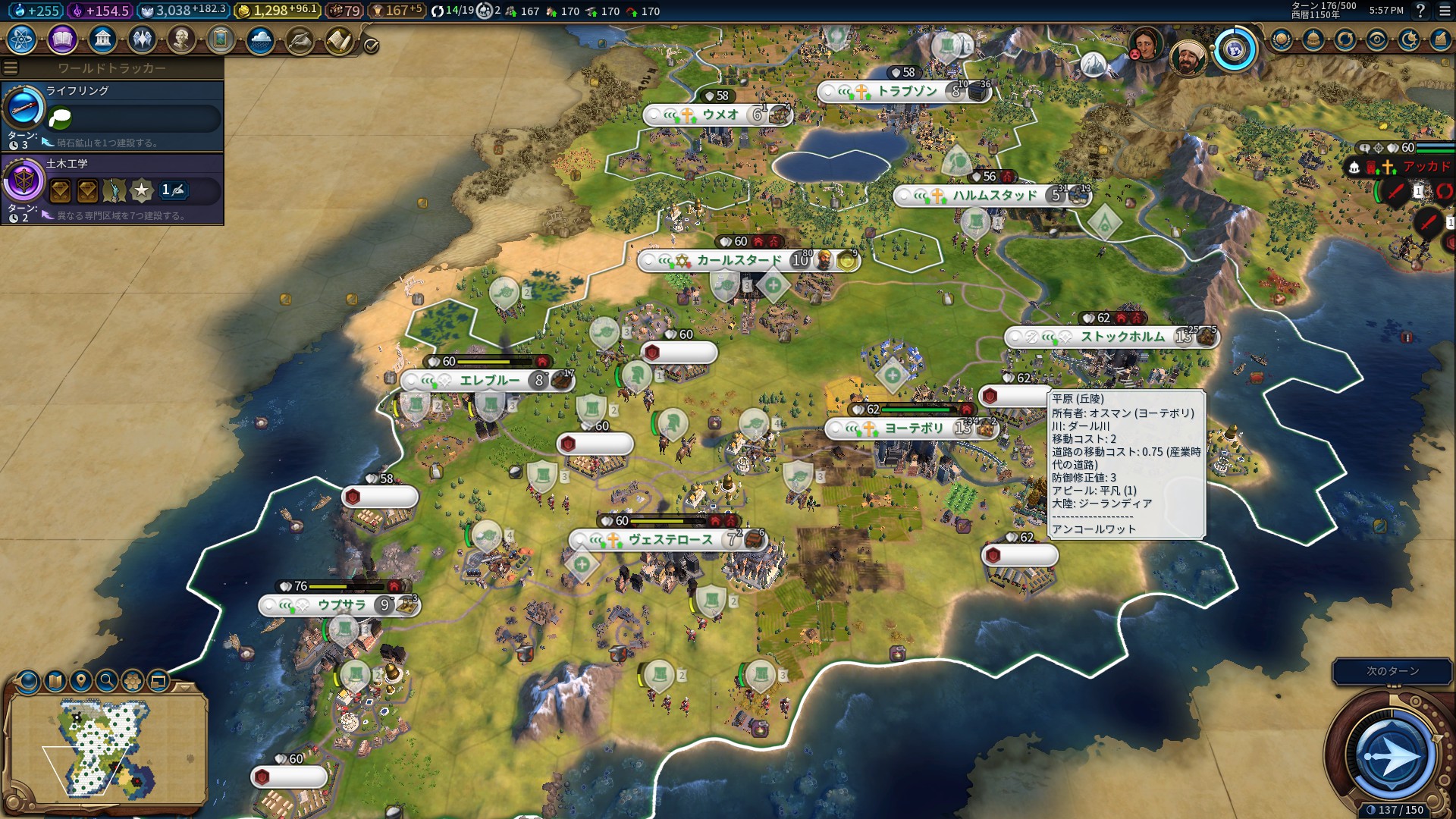Open the map pin placement tool
Viewport: 1456px width, 819px height.
pos(81,680)
